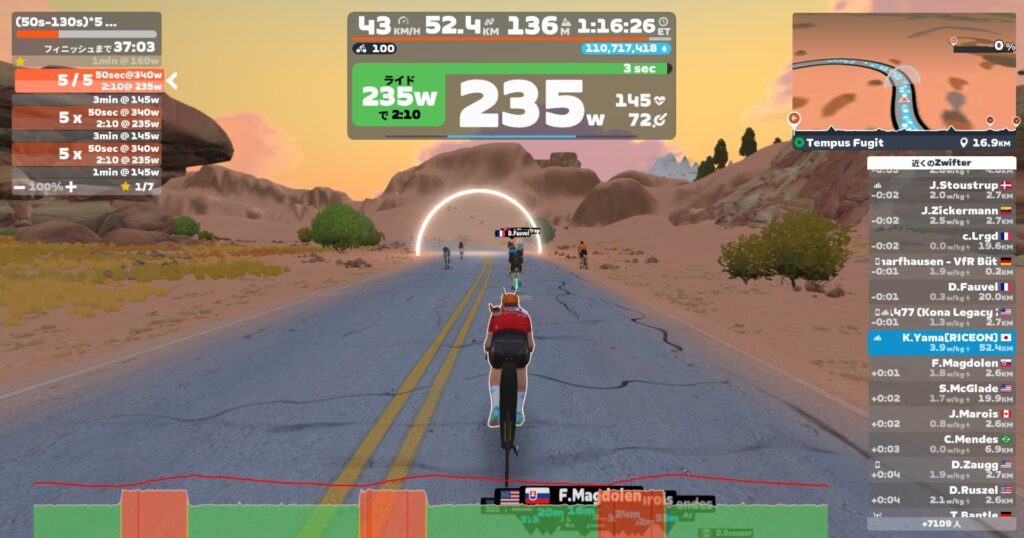Select the current 5/5 interval block
The width and height of the screenshot is (1024, 538).
pos(88,80)
